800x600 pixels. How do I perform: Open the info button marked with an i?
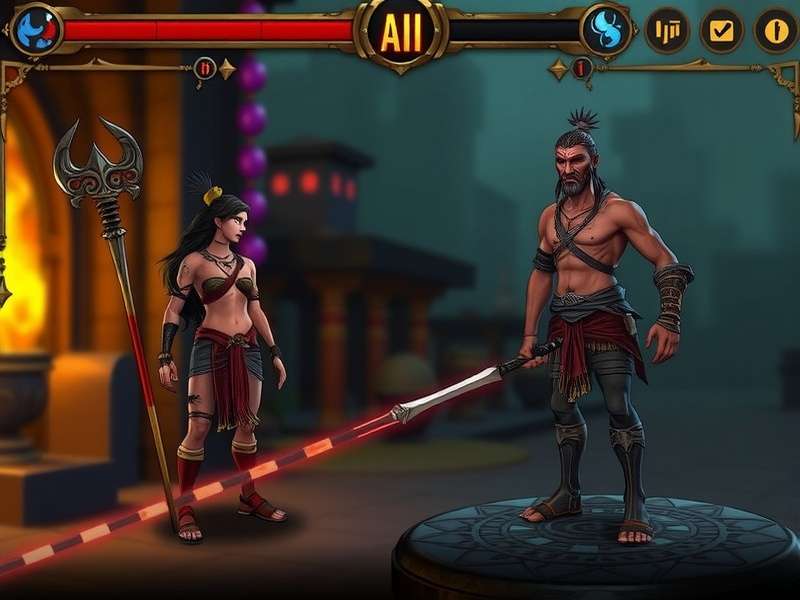tap(775, 30)
